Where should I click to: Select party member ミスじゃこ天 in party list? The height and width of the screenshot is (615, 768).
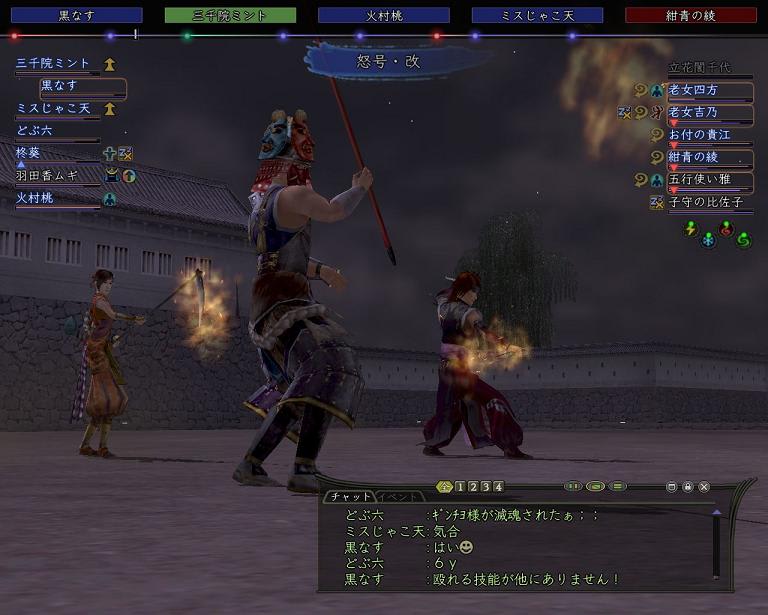click(x=54, y=108)
